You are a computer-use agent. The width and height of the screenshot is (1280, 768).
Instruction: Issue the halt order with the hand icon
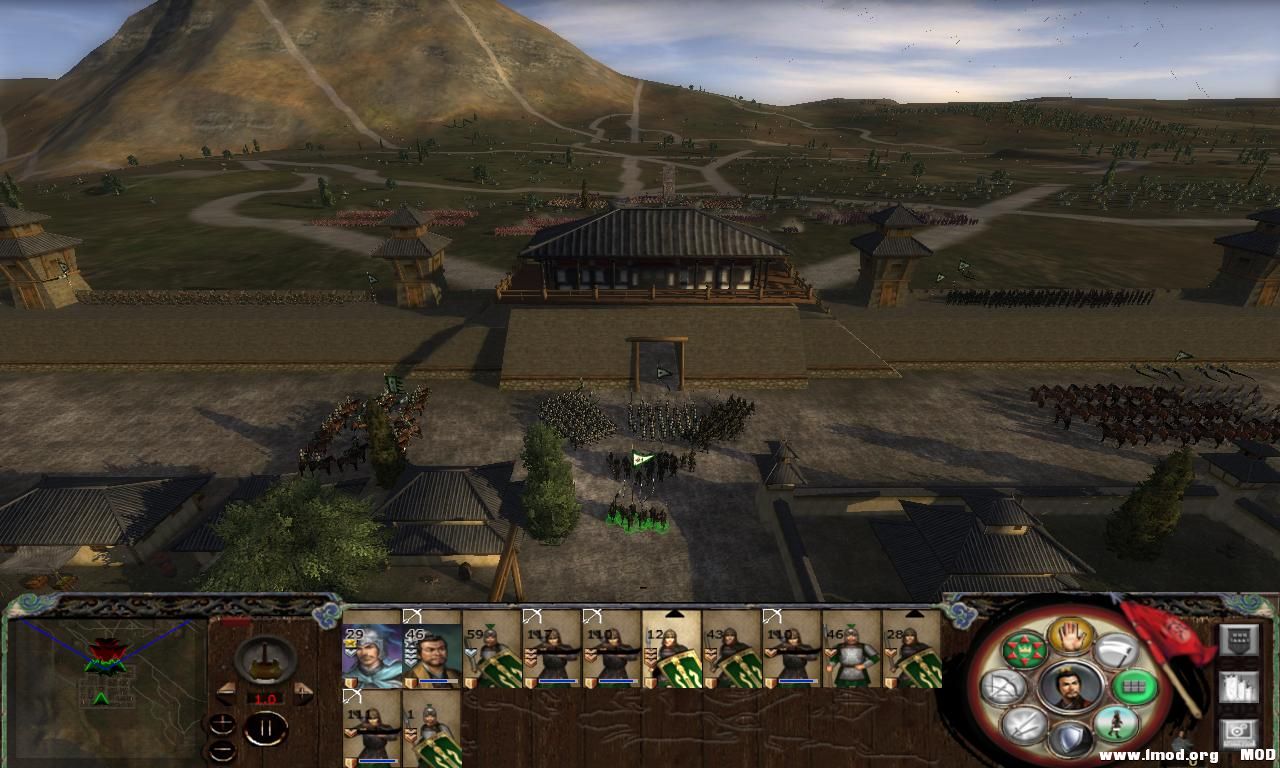pos(1069,636)
